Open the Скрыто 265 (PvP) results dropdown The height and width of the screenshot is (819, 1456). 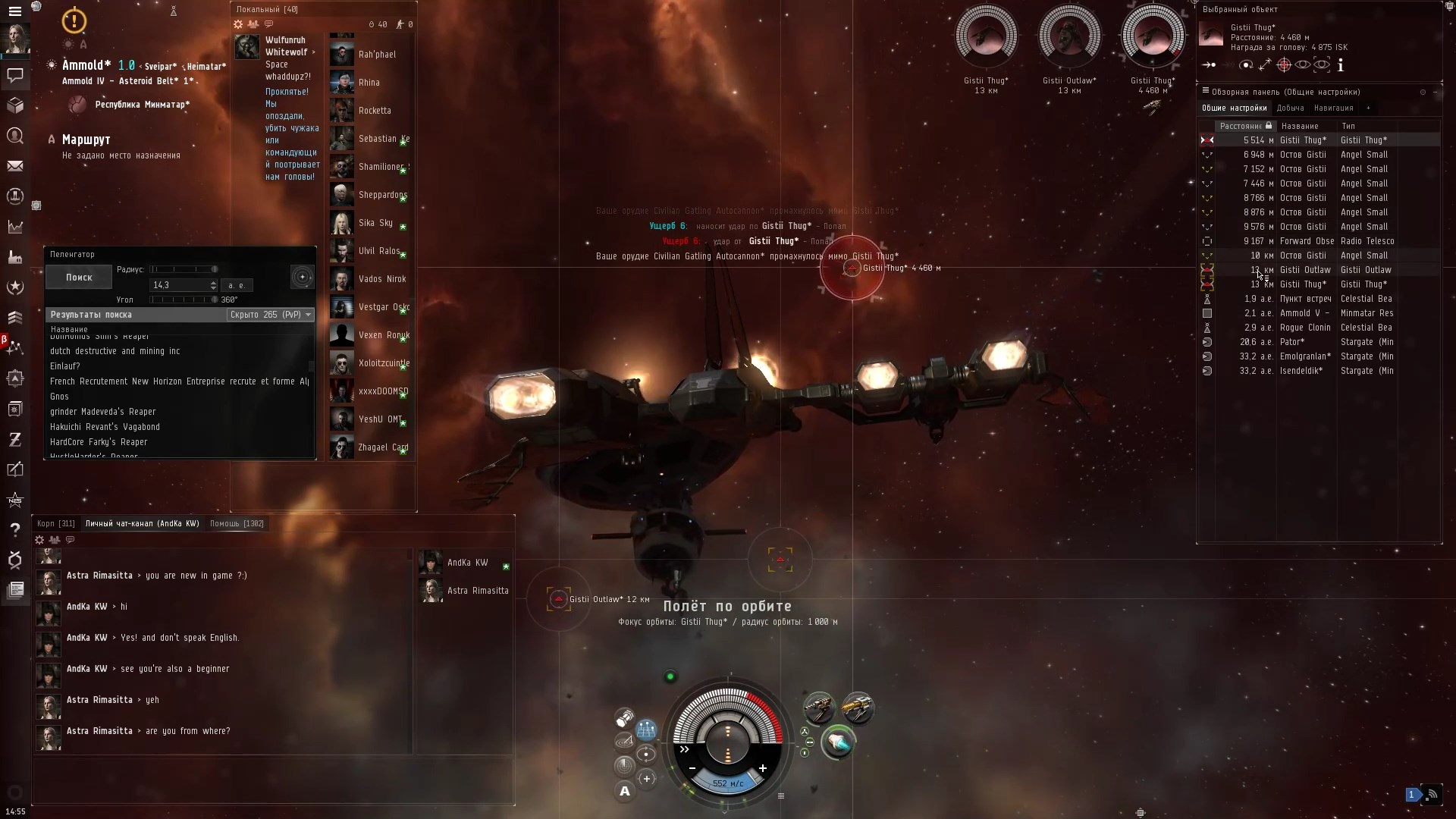coord(270,315)
